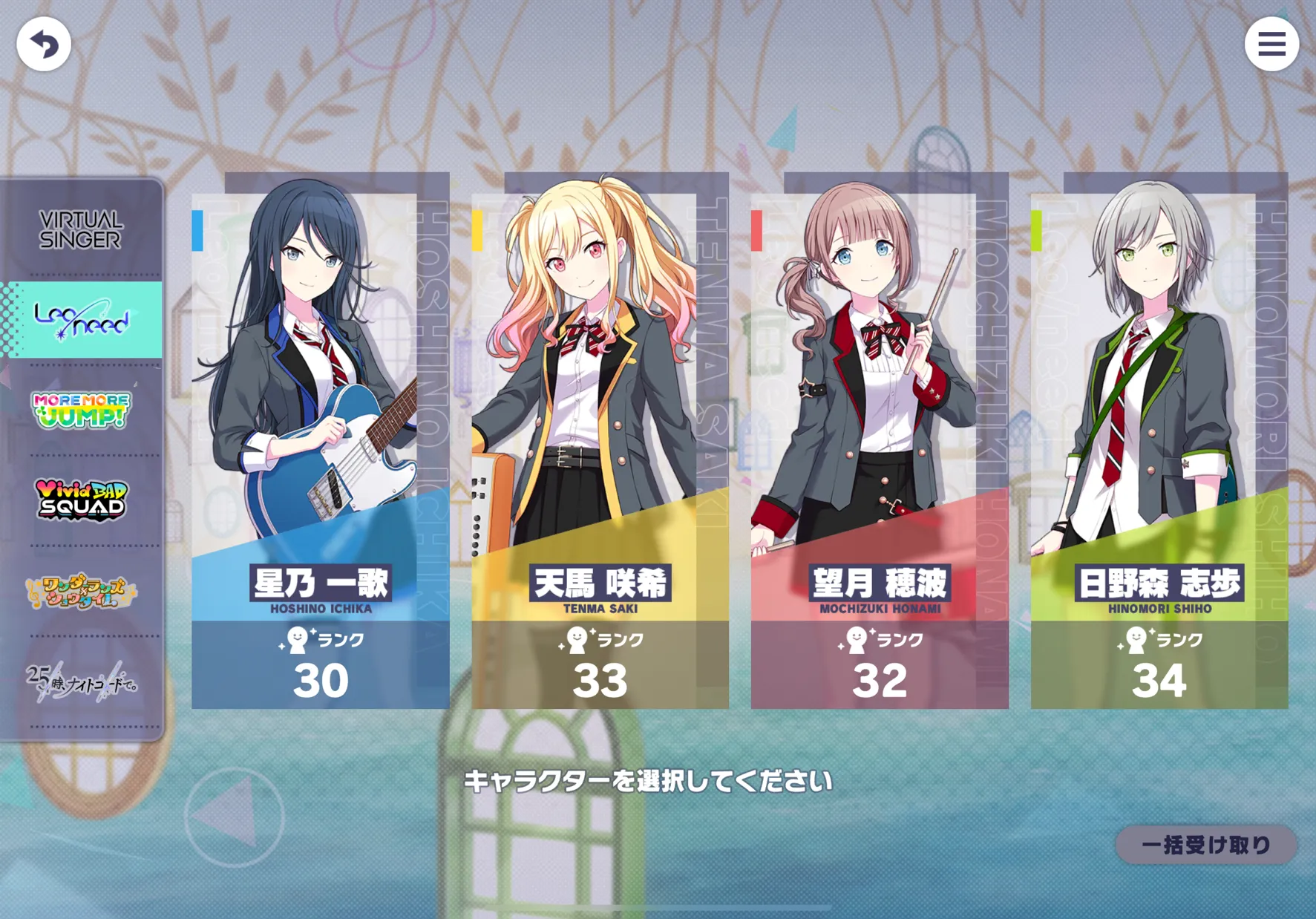Switch to the MORE MORE JUMP! tab

(x=82, y=410)
